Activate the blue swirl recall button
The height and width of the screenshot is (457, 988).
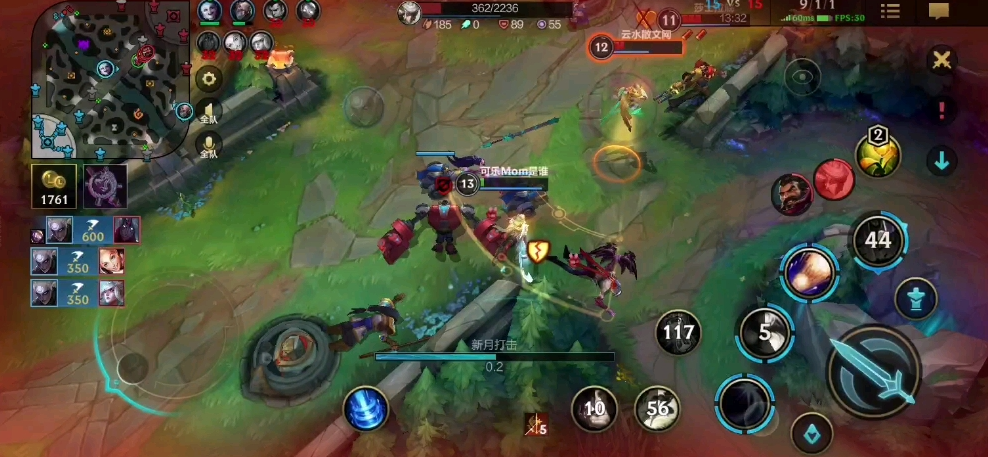tap(366, 409)
